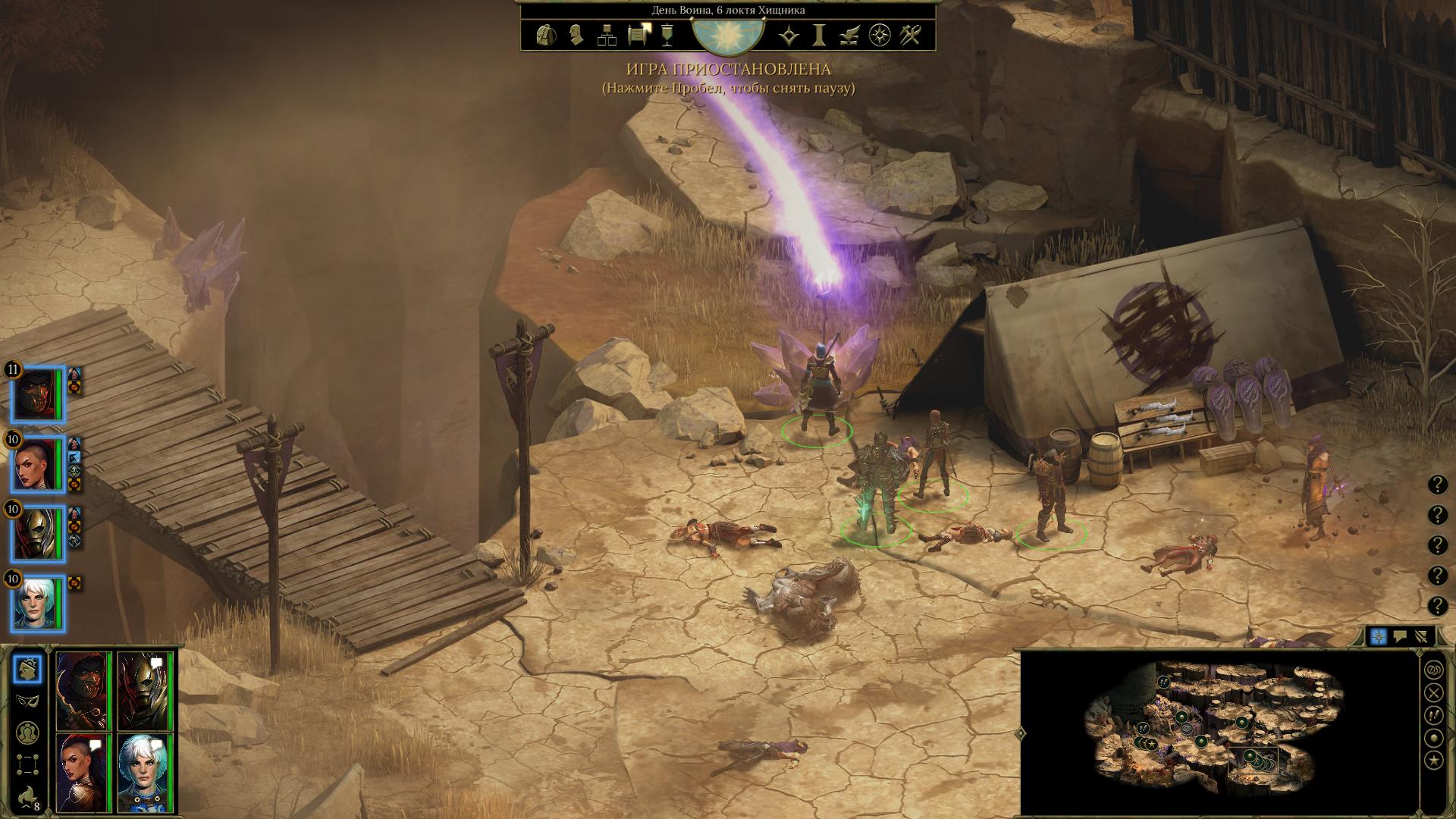Viewport: 1456px width, 819px height.
Task: Open the character sheet bust icon
Action: (576, 35)
